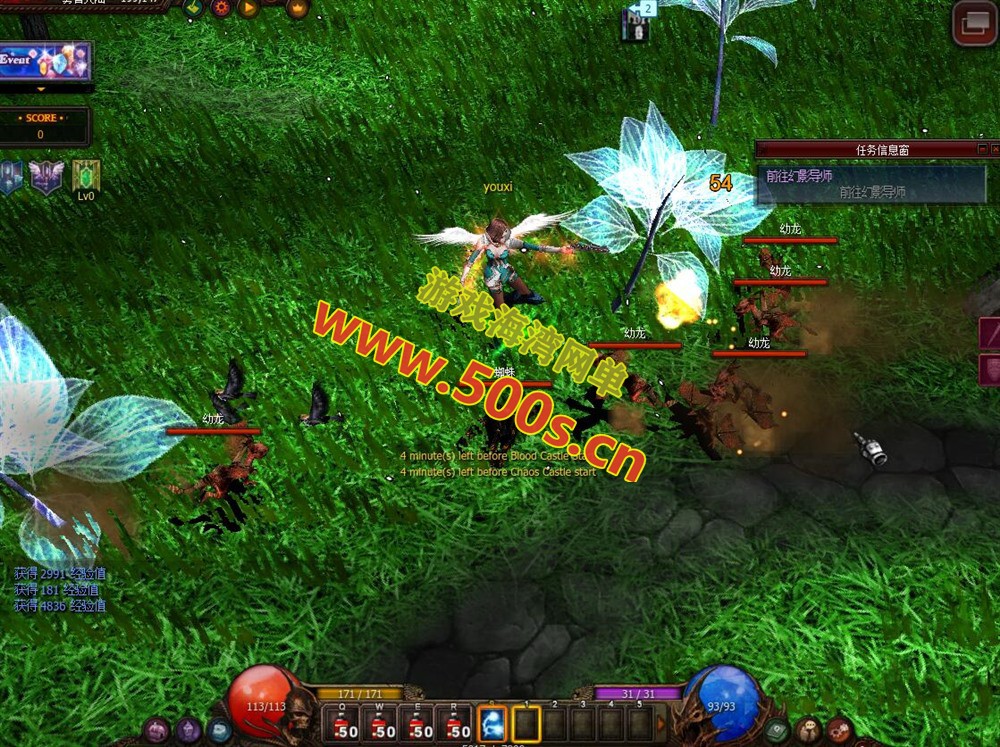The image size is (1000, 747).
Task: Open the golden crown icon
Action: point(298,9)
